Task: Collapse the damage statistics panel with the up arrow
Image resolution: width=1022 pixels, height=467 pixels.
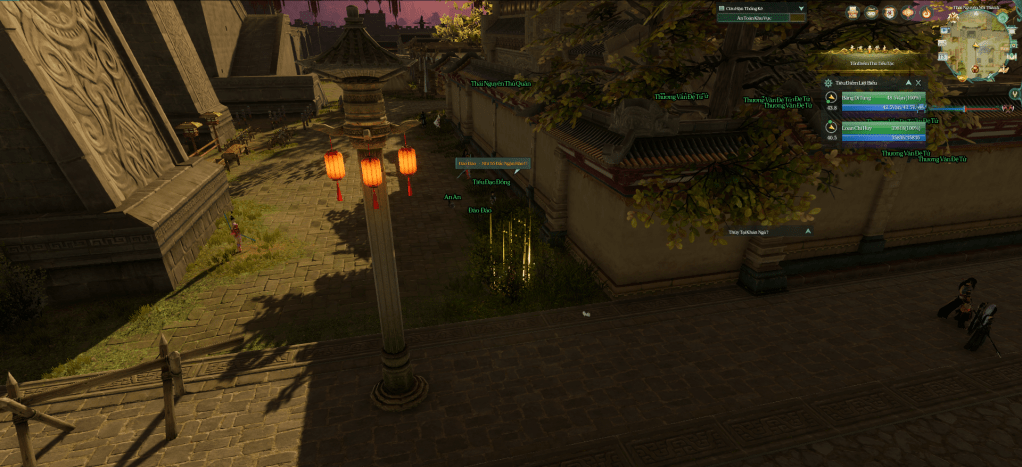Action: pyautogui.click(x=907, y=83)
